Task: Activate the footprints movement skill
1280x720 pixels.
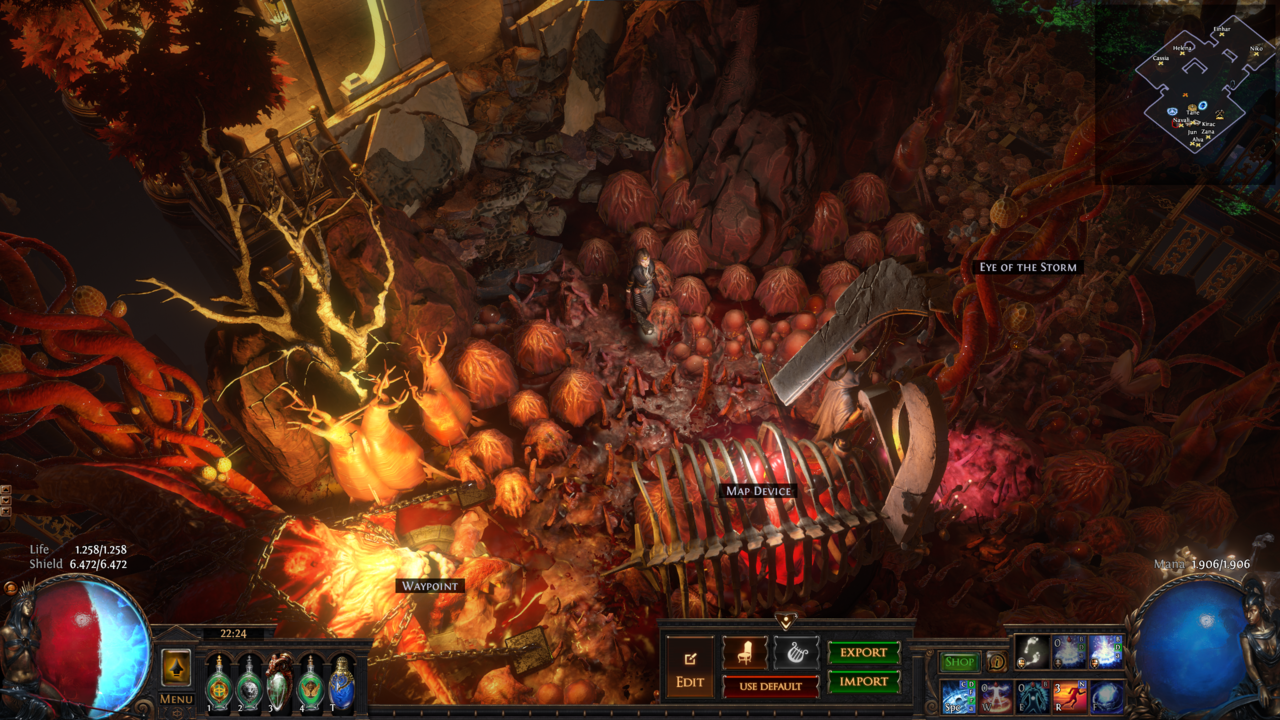Action: coord(1032,652)
